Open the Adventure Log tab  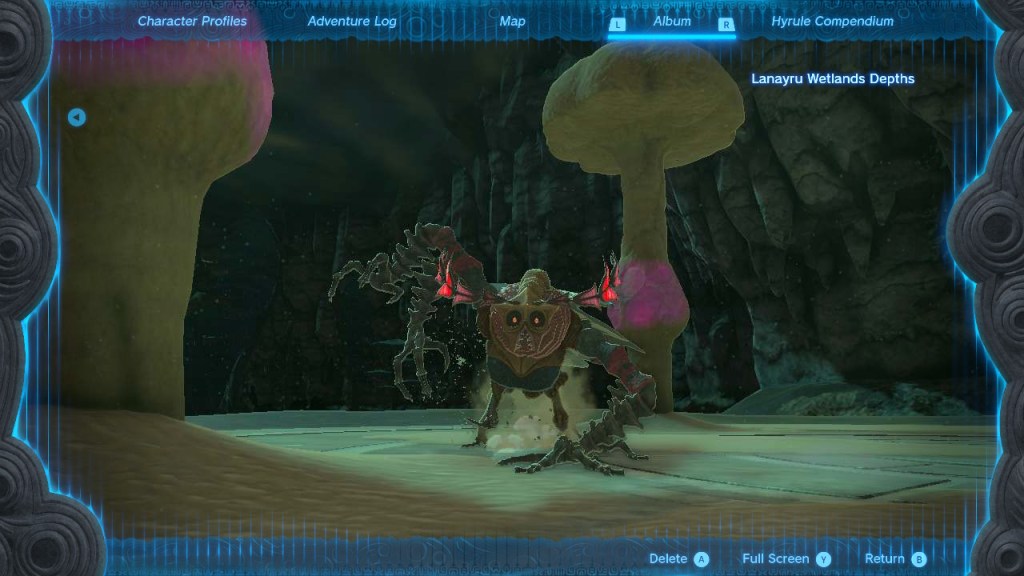tap(352, 21)
